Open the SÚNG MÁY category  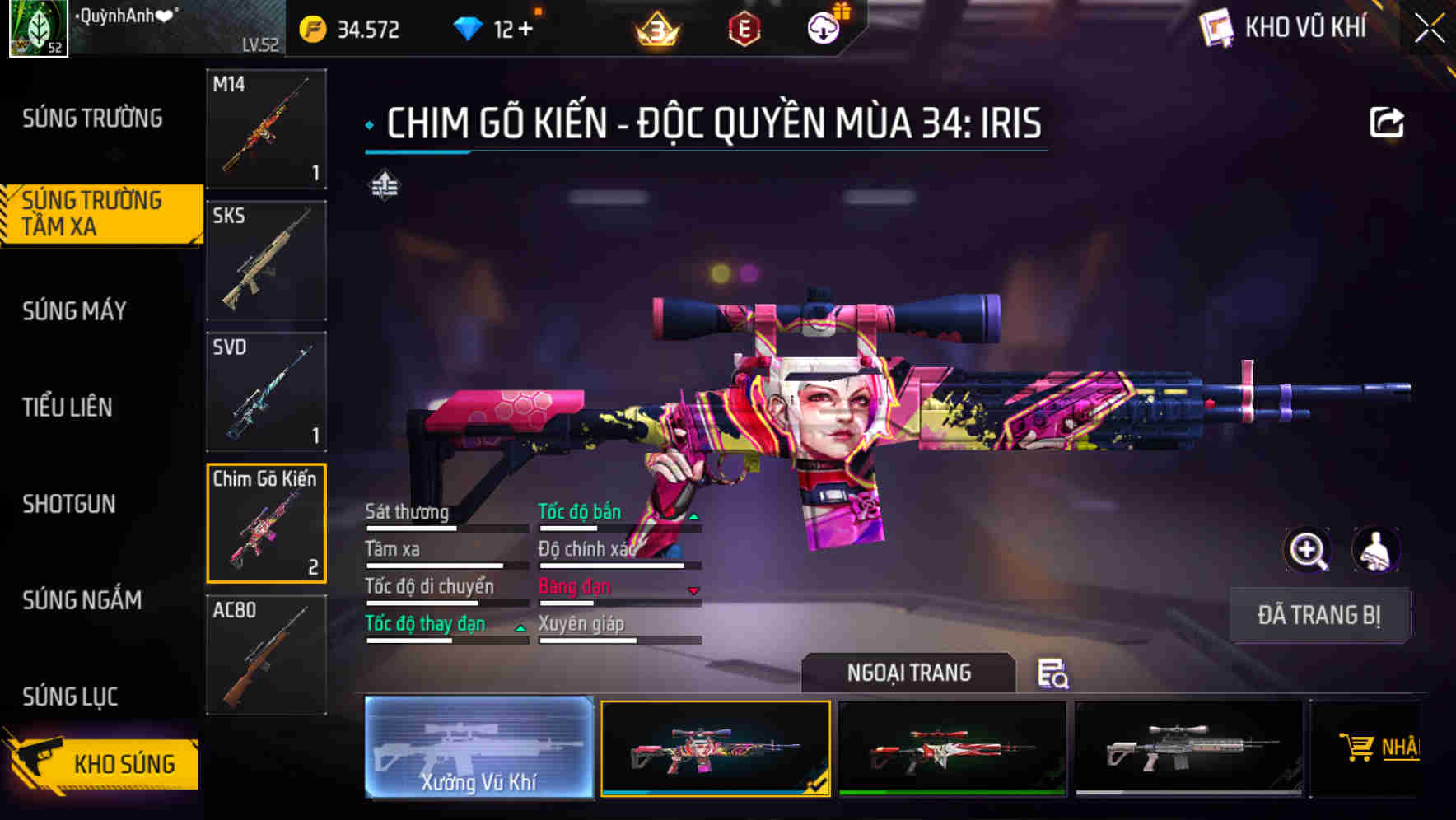point(75,311)
